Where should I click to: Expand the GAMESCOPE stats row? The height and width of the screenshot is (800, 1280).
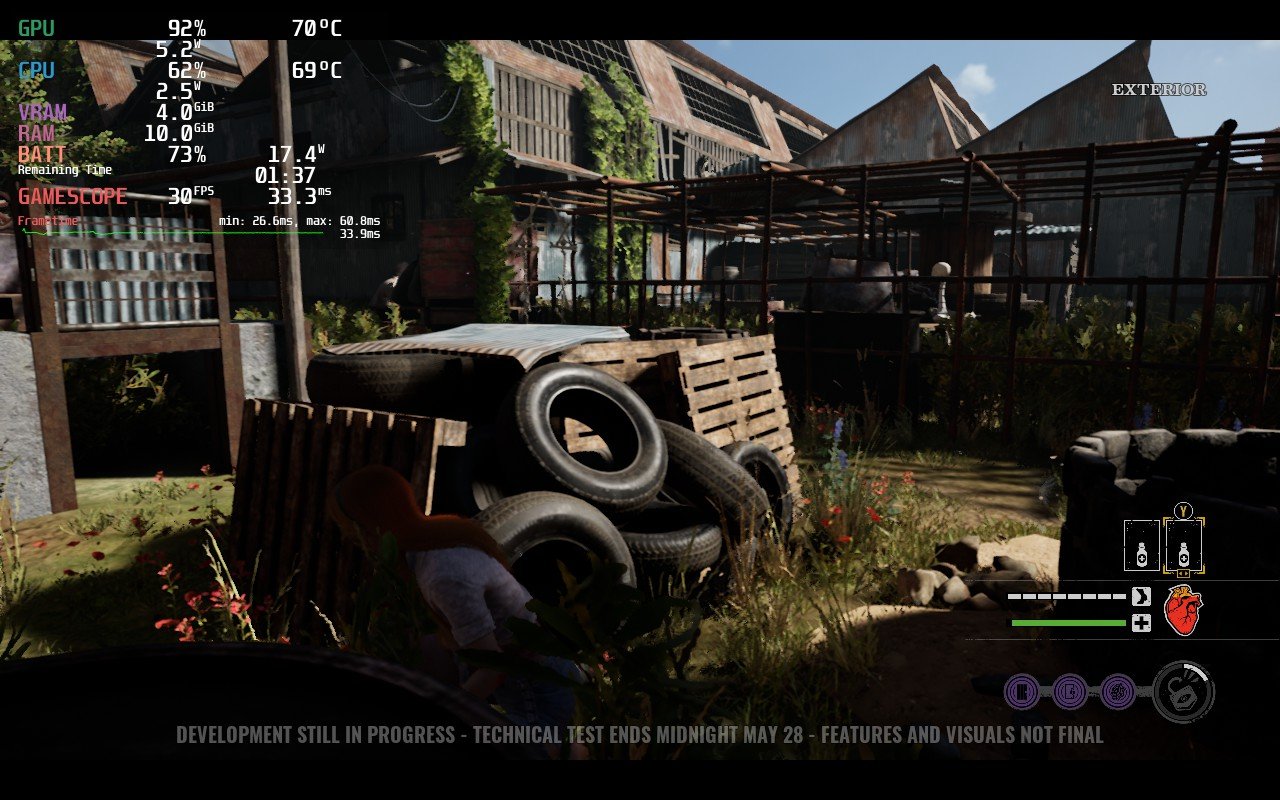tap(70, 196)
